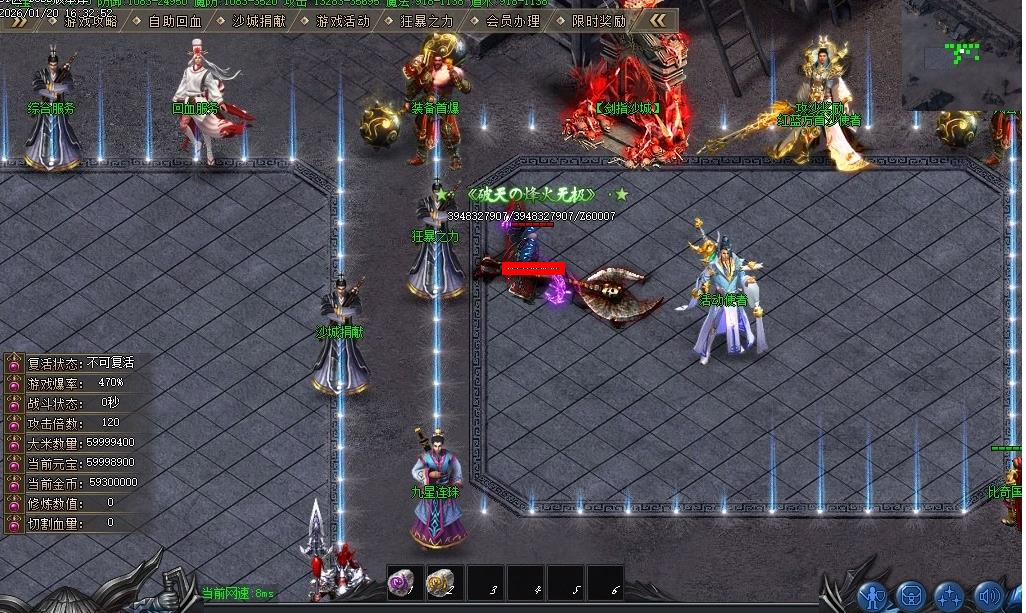Click the minimap in the corner

click(x=962, y=54)
